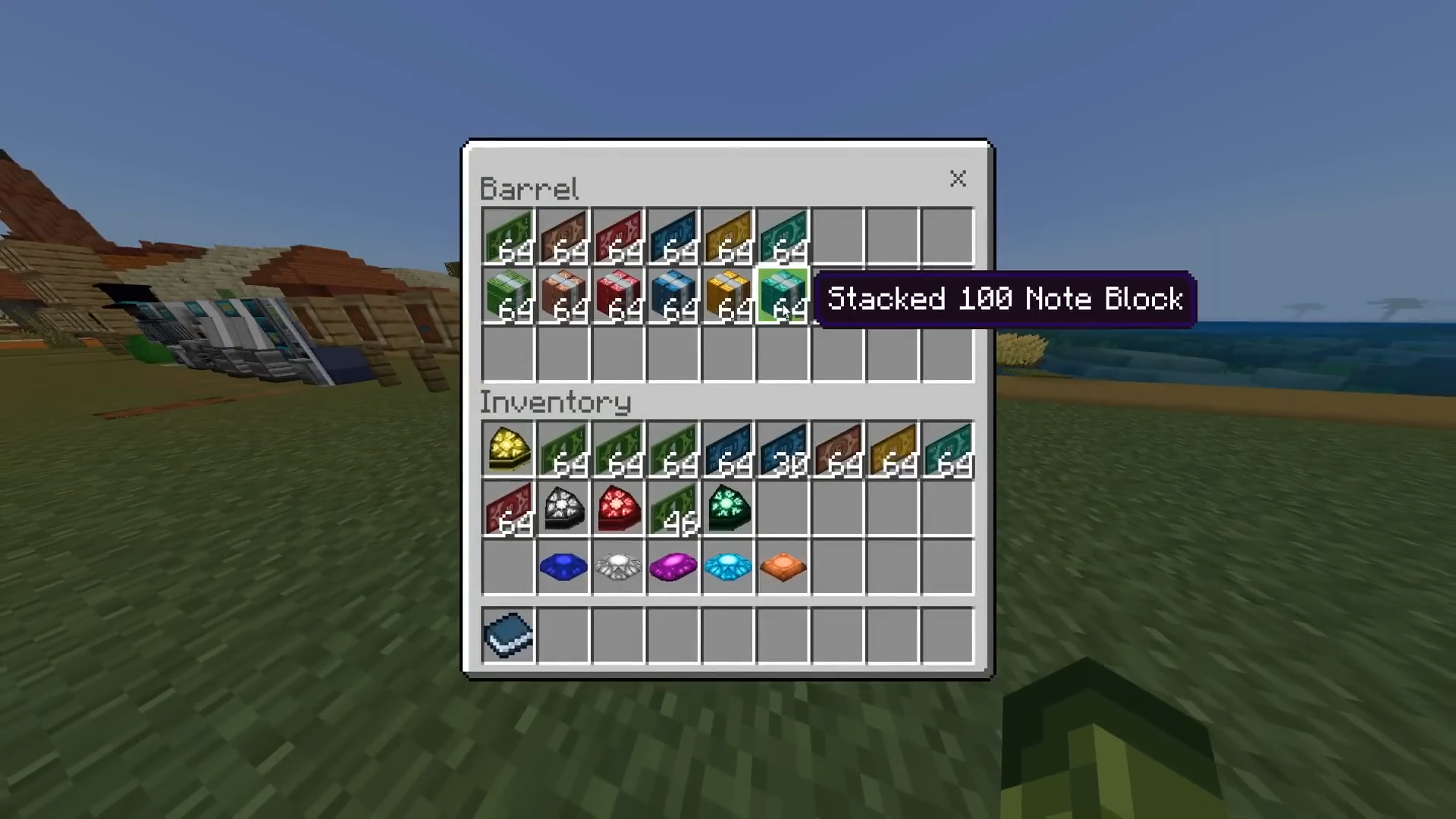Pick up the dark green emerald gem

728,508
